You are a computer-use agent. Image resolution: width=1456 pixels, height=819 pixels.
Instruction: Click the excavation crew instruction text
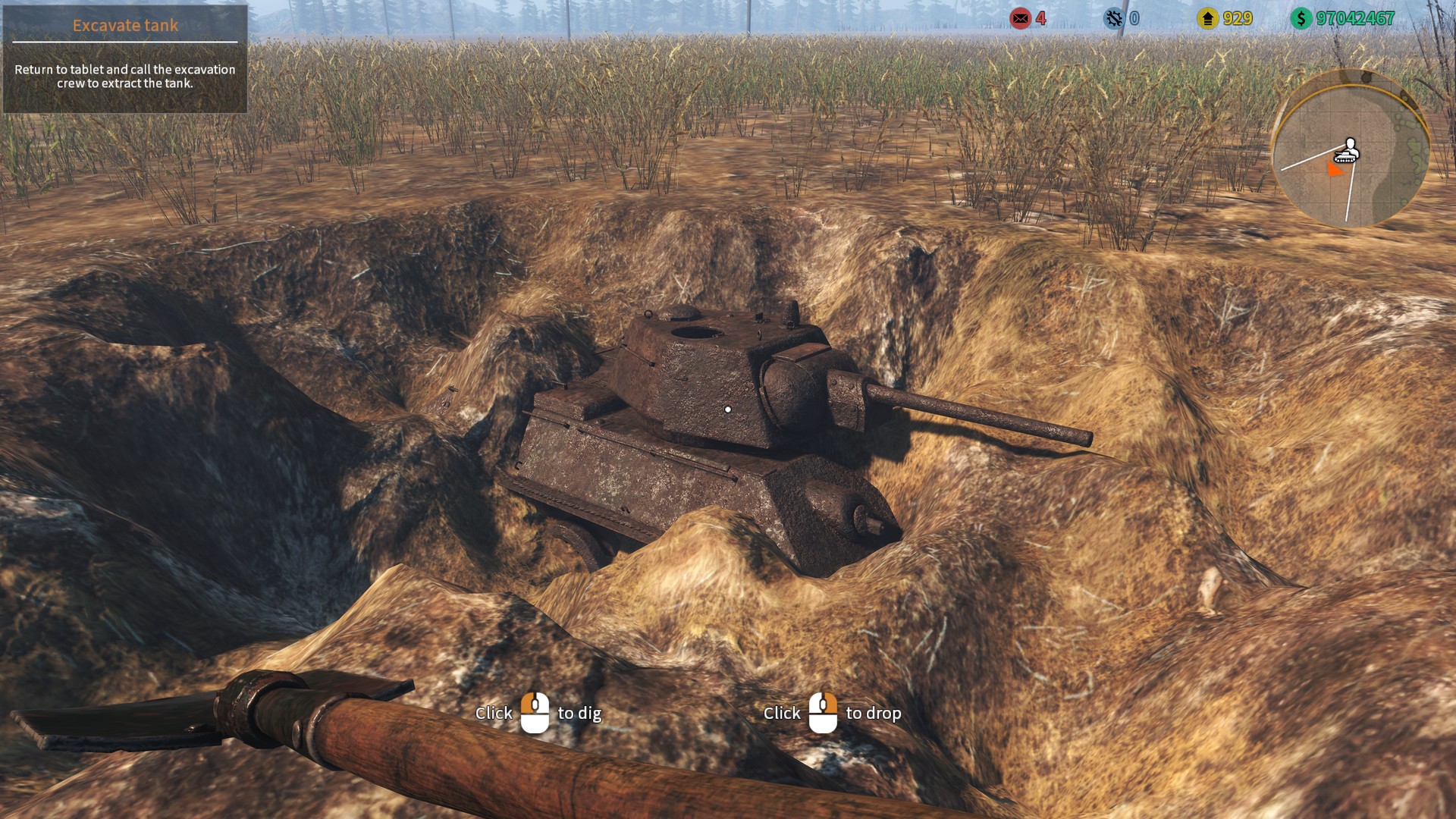pos(124,76)
